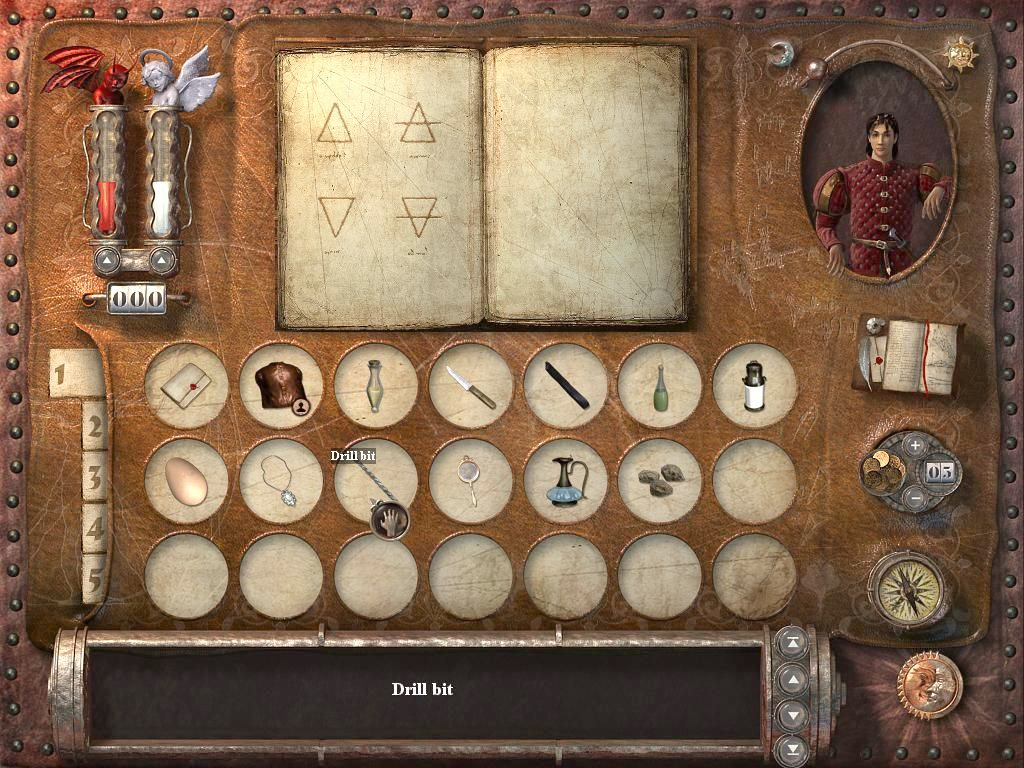Click the sun and moon medallion
The image size is (1024, 768).
[929, 685]
